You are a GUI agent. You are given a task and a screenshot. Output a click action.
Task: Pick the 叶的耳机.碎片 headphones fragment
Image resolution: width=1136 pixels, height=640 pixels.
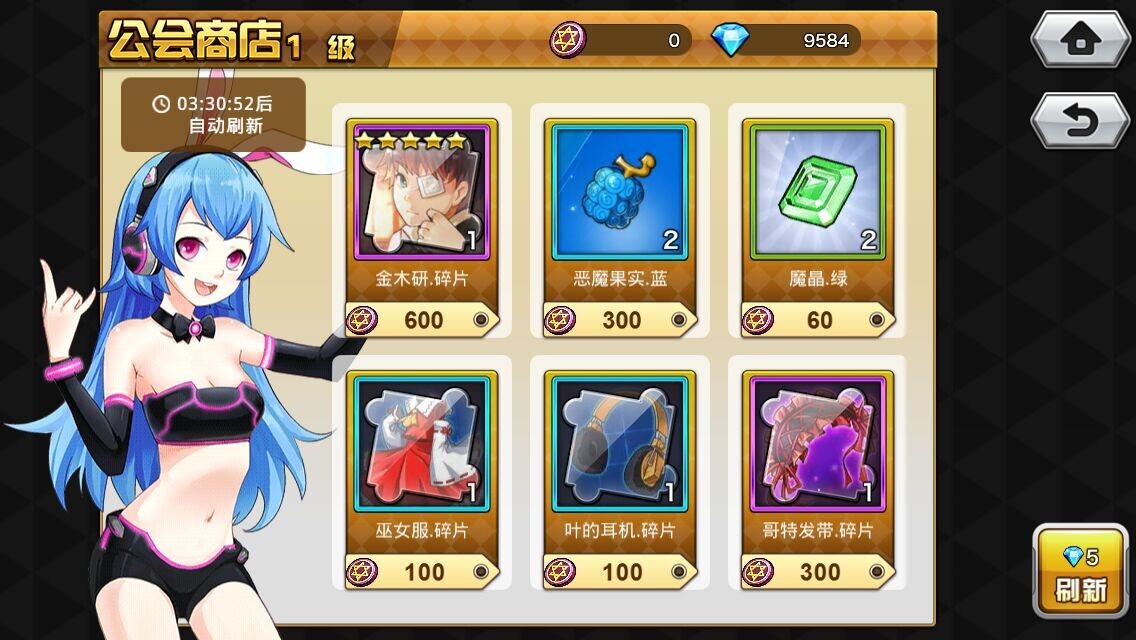[620, 443]
